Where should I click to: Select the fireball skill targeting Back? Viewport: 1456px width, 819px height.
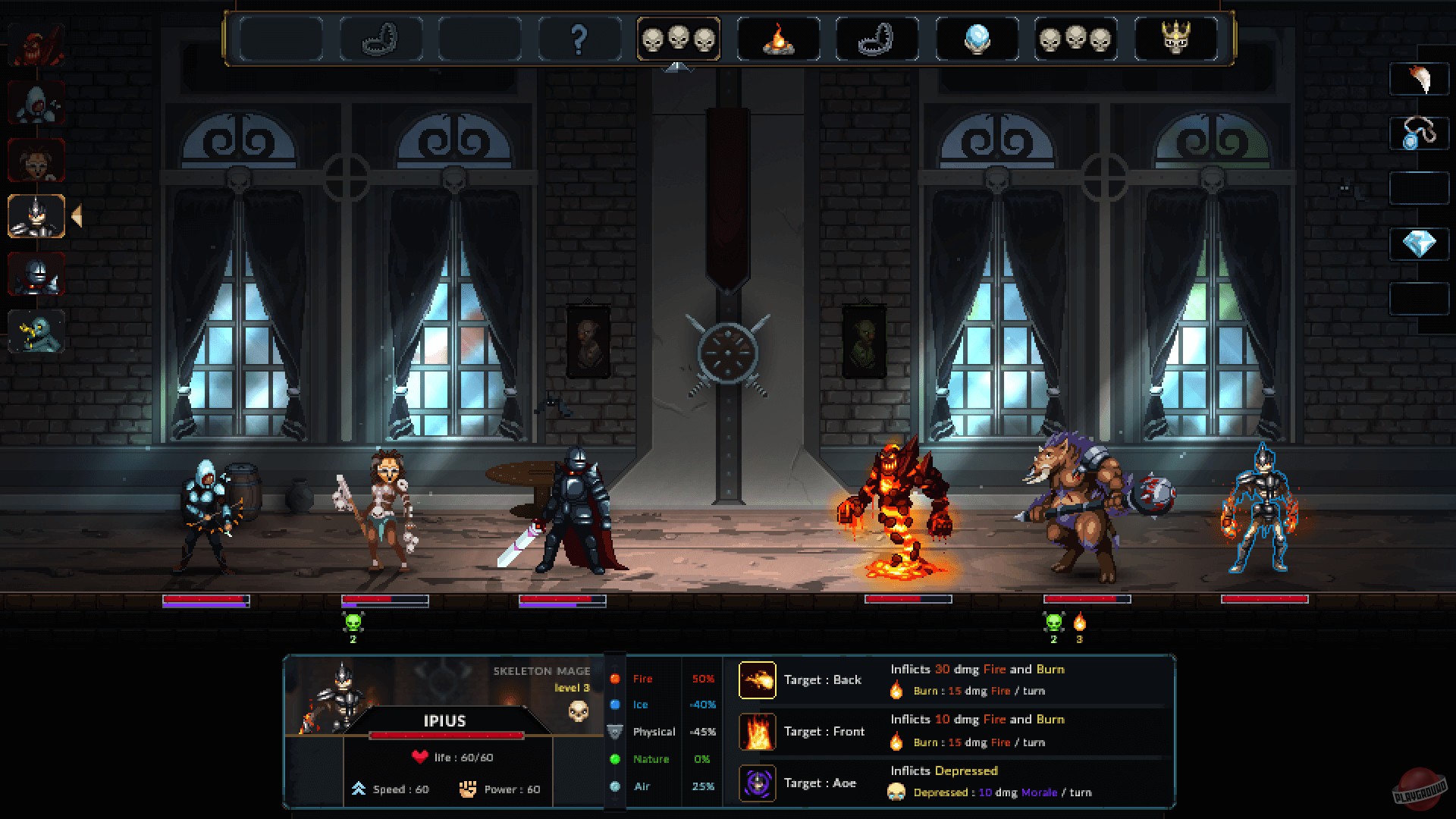tap(756, 679)
